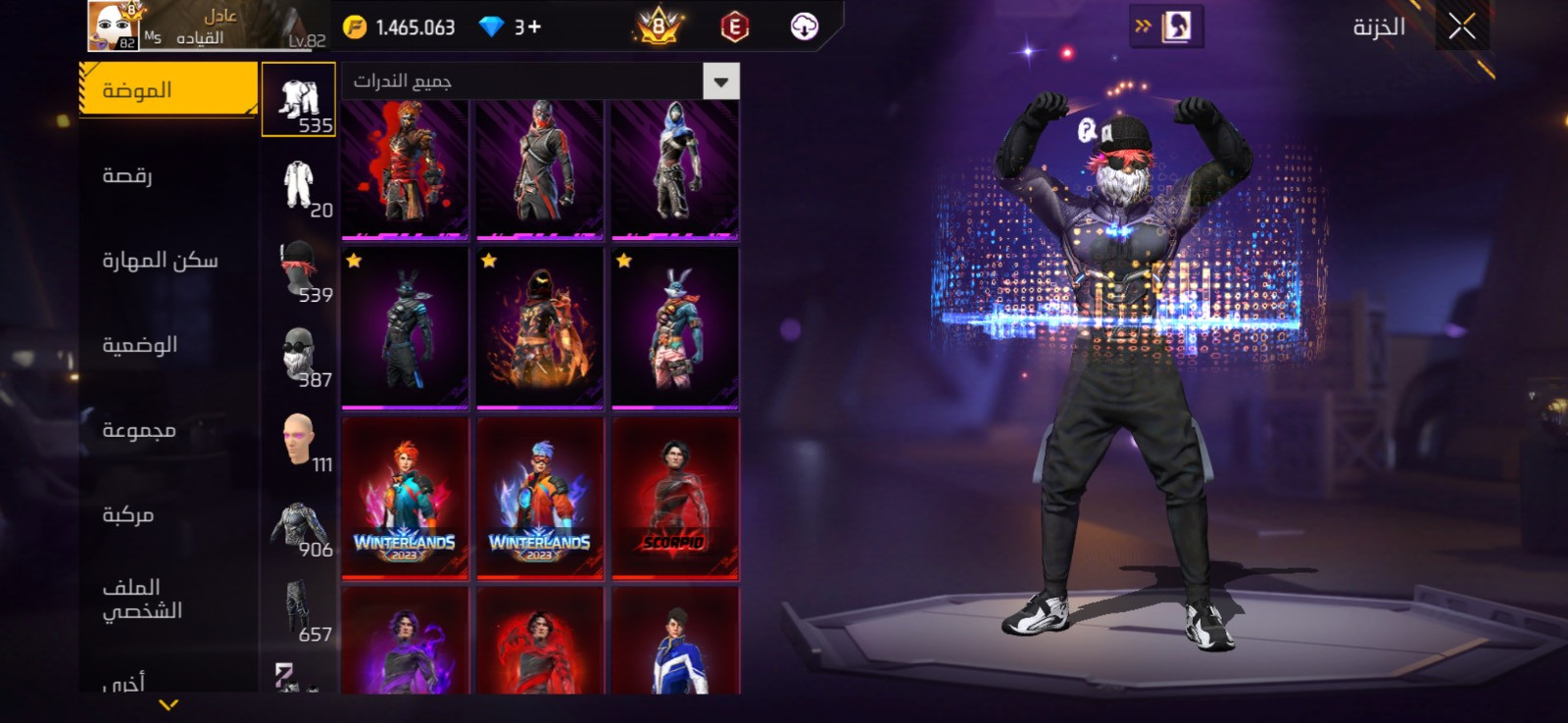Select the bald head face category (111)

click(299, 439)
